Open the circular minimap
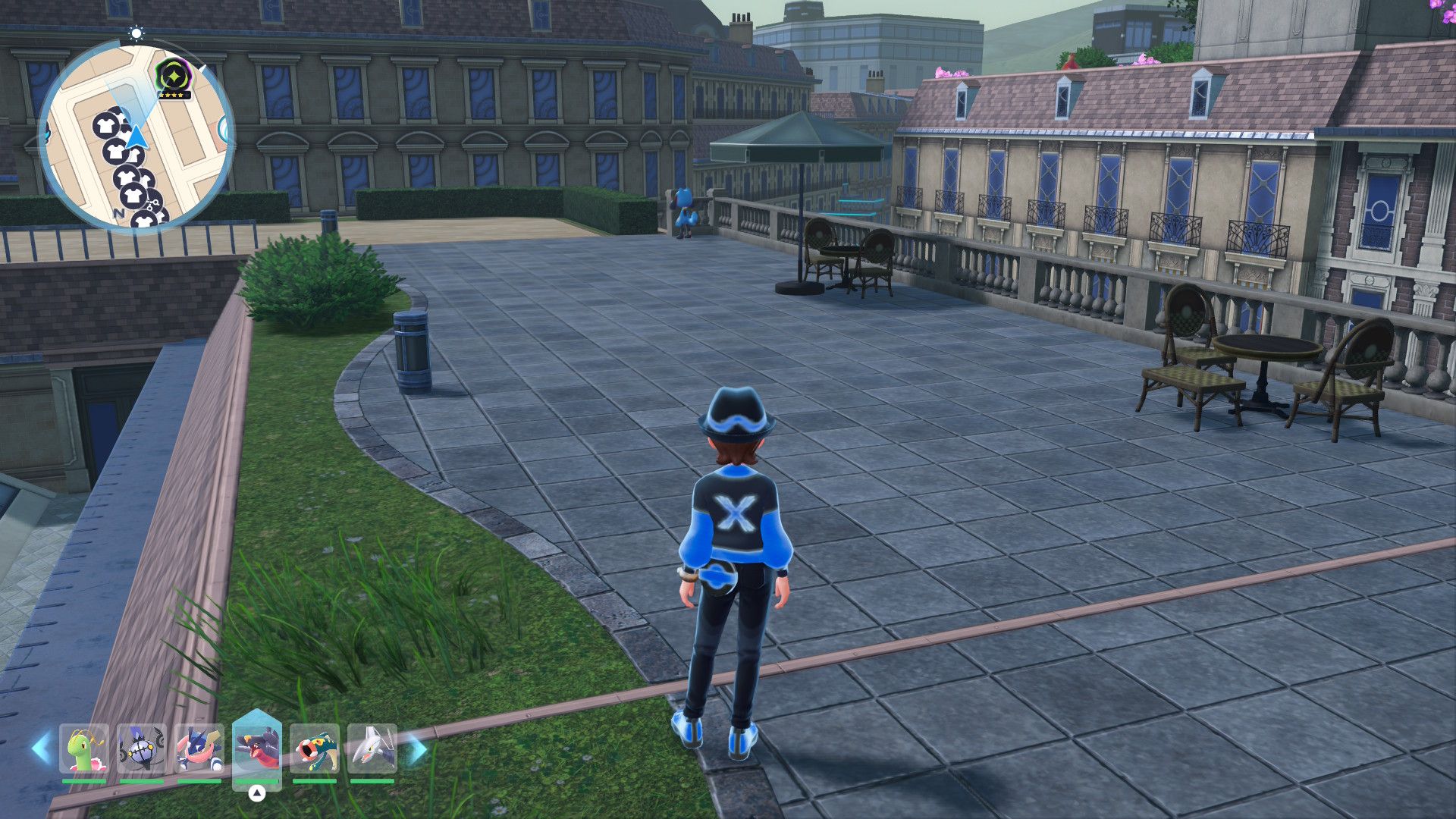The image size is (1456, 819). pos(136,136)
